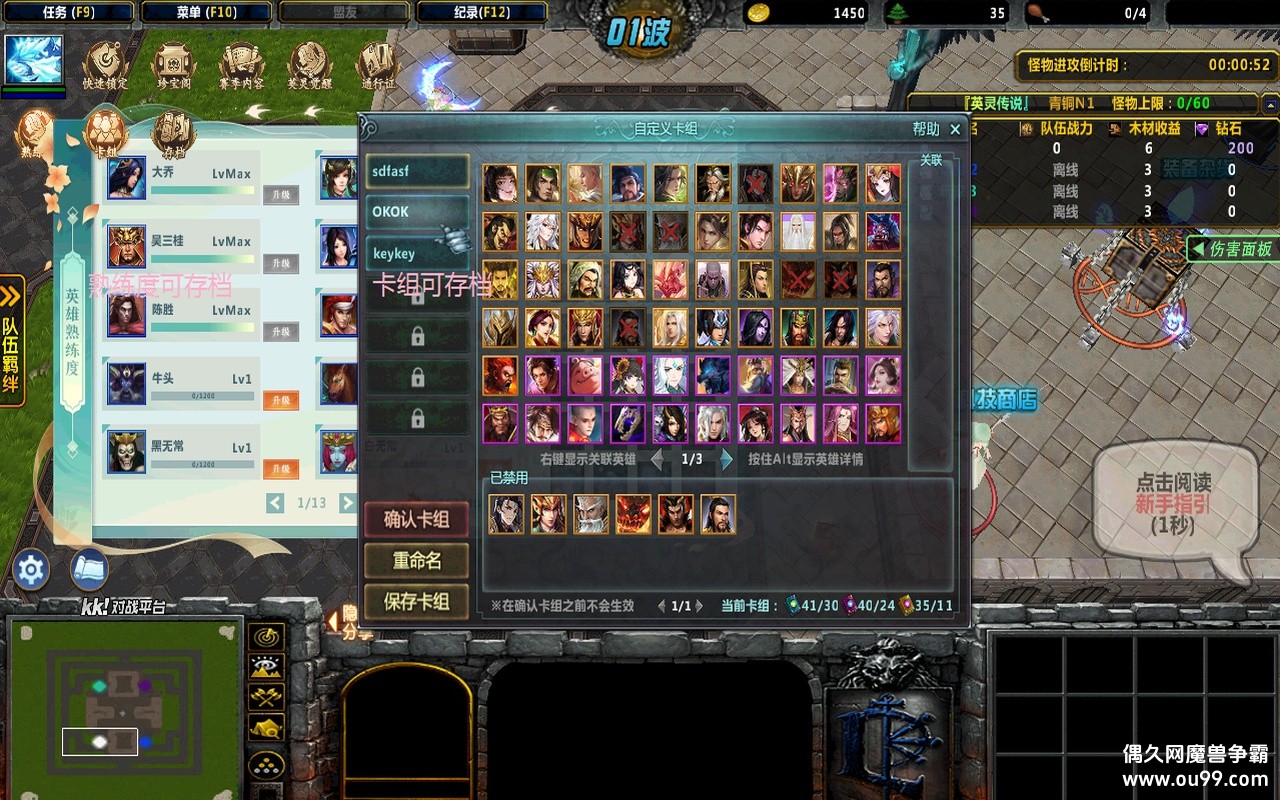Open the gear settings icon

coord(31,570)
